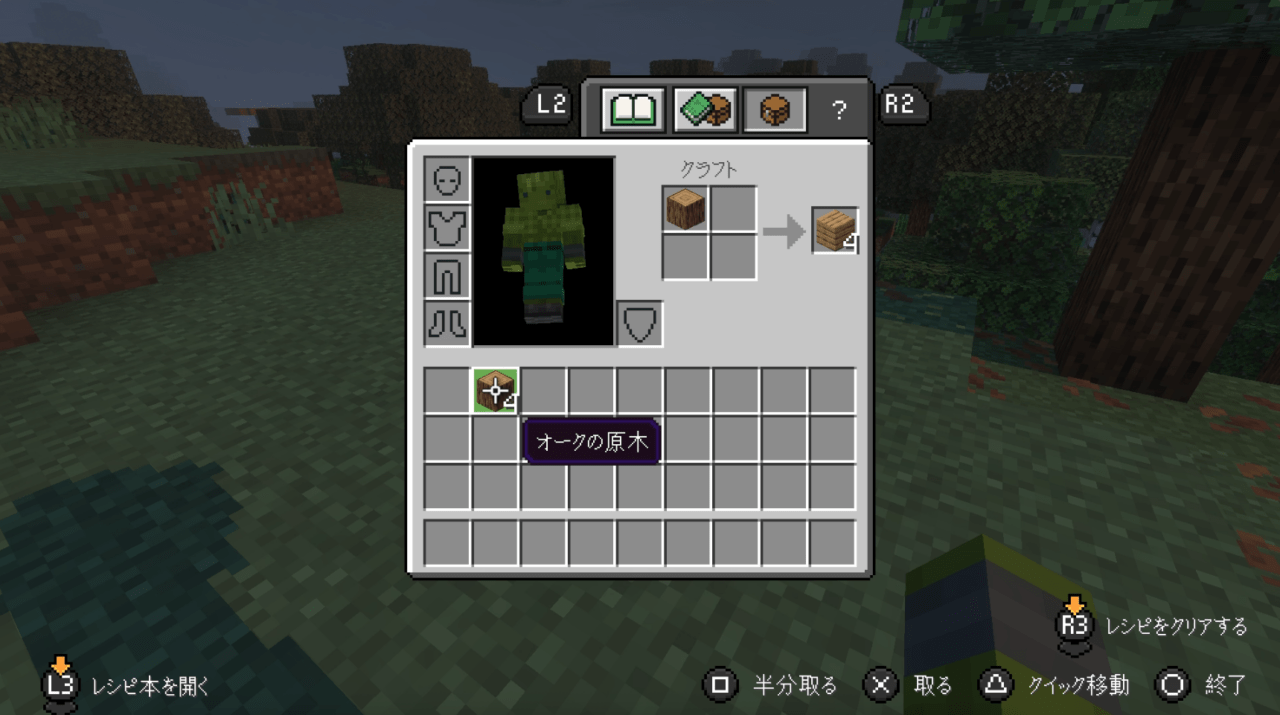This screenshot has height=715, width=1280.
Task: Click the helmet armor slot
Action: tap(446, 181)
